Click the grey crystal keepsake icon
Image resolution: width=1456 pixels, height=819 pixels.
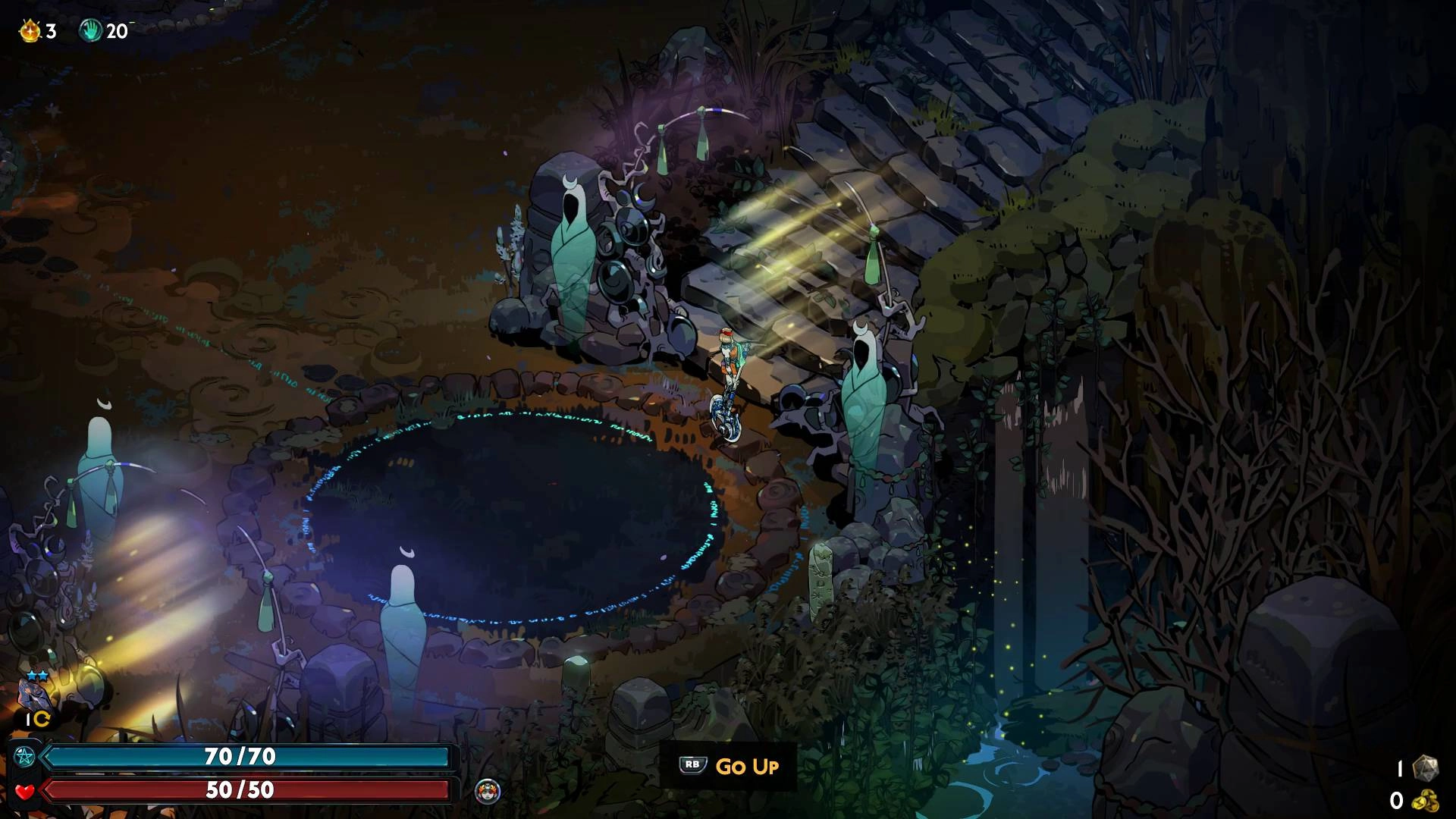[34, 695]
